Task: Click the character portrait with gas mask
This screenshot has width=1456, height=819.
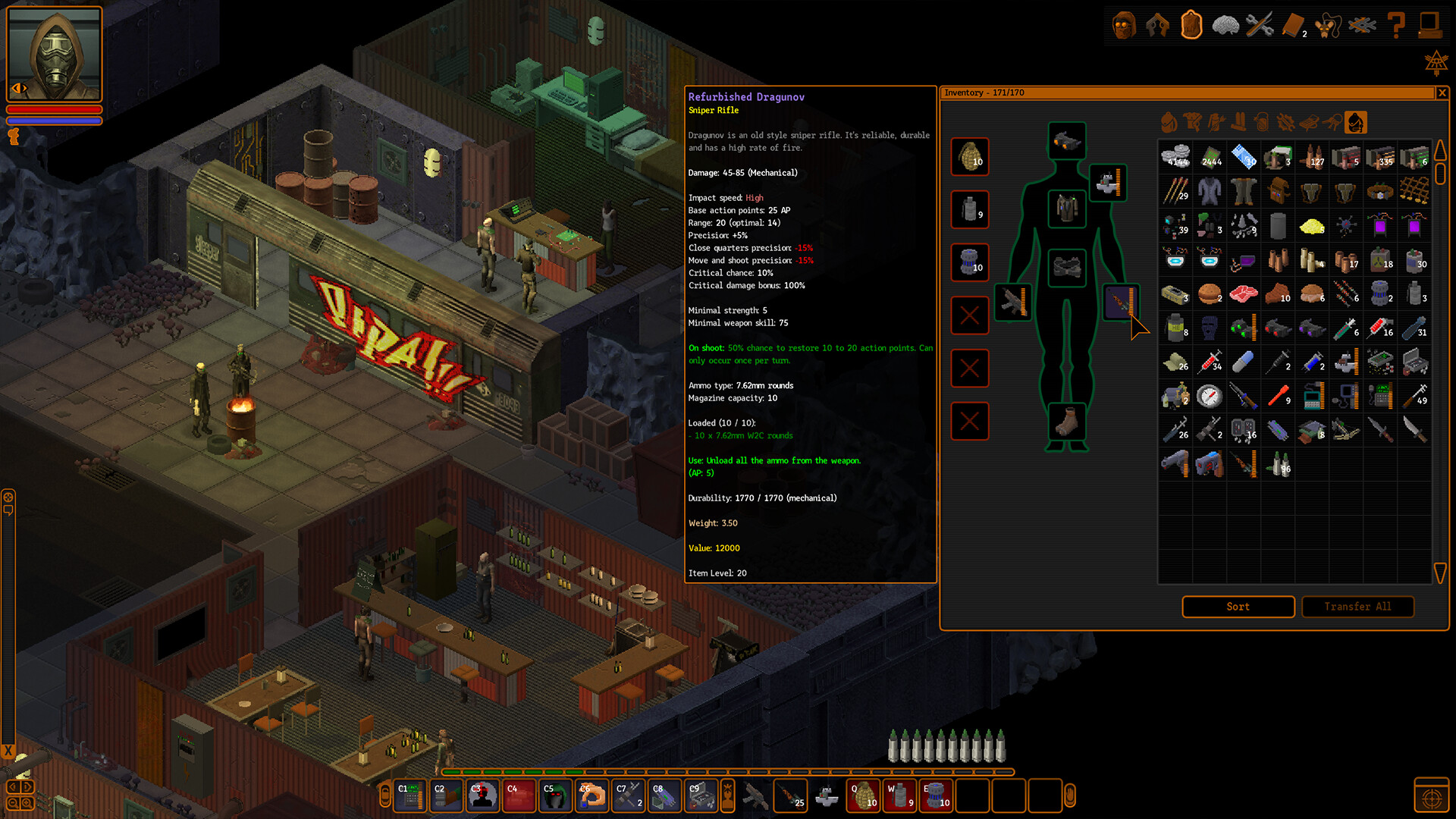Action: tap(54, 54)
